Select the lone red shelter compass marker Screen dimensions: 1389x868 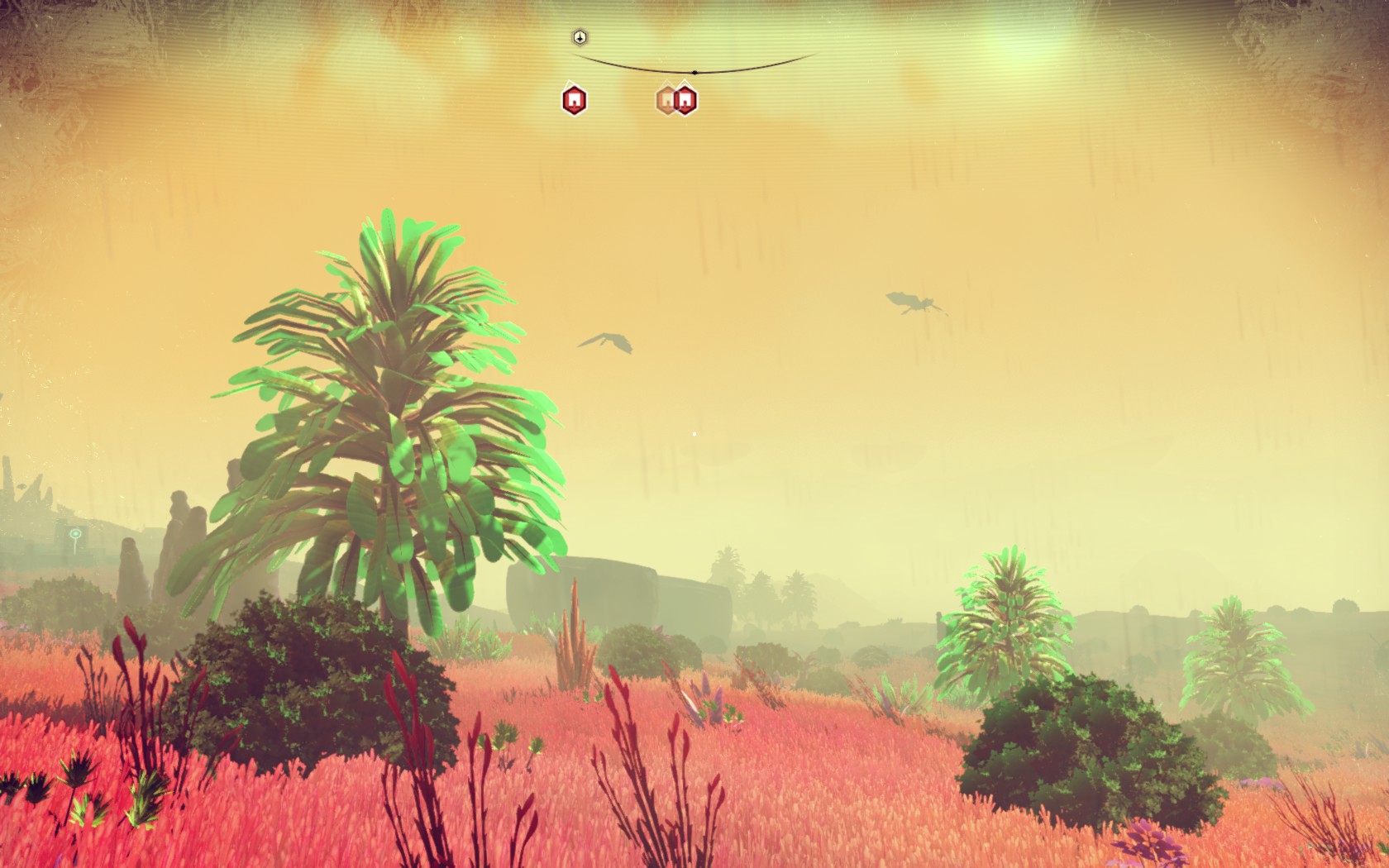coord(574,101)
